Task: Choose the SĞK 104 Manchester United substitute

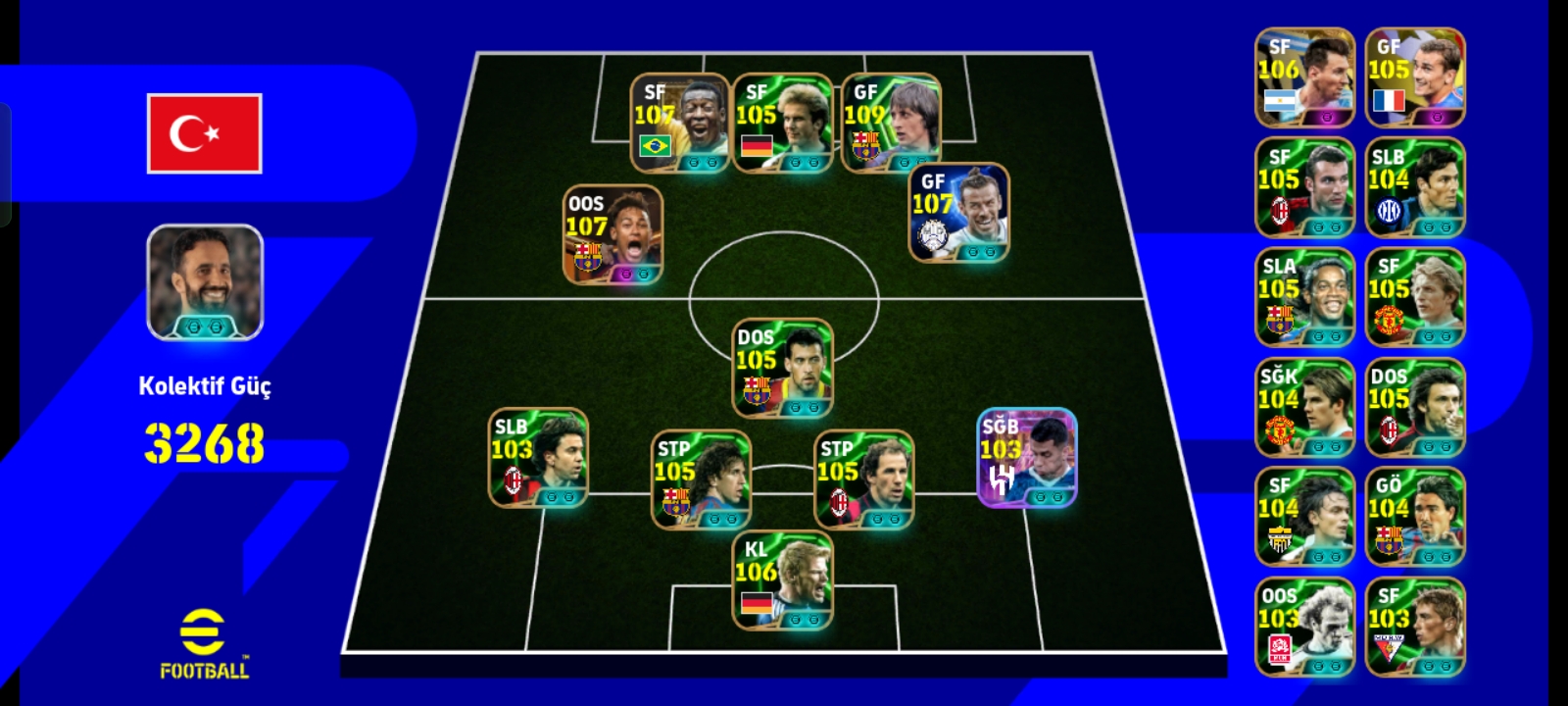Action: pyautogui.click(x=1304, y=407)
